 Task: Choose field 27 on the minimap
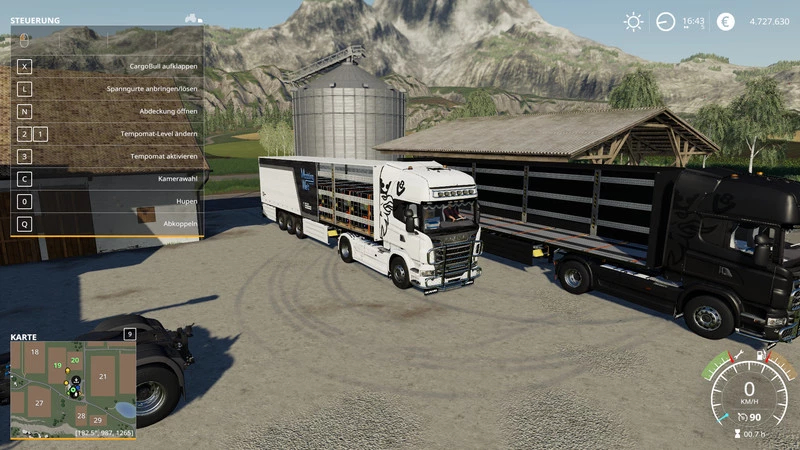pyautogui.click(x=39, y=404)
